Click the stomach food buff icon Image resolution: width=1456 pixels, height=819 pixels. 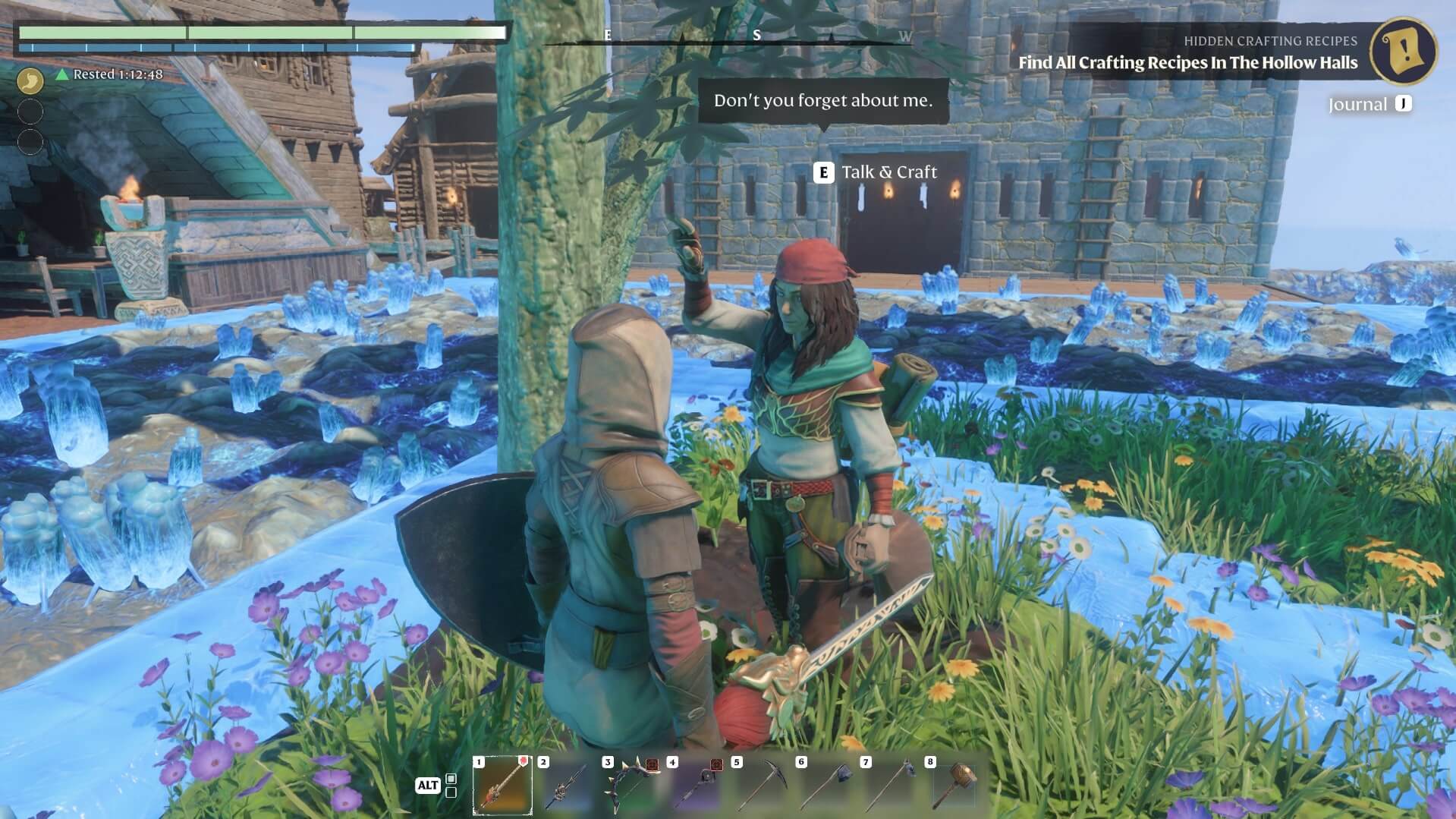tap(30, 80)
